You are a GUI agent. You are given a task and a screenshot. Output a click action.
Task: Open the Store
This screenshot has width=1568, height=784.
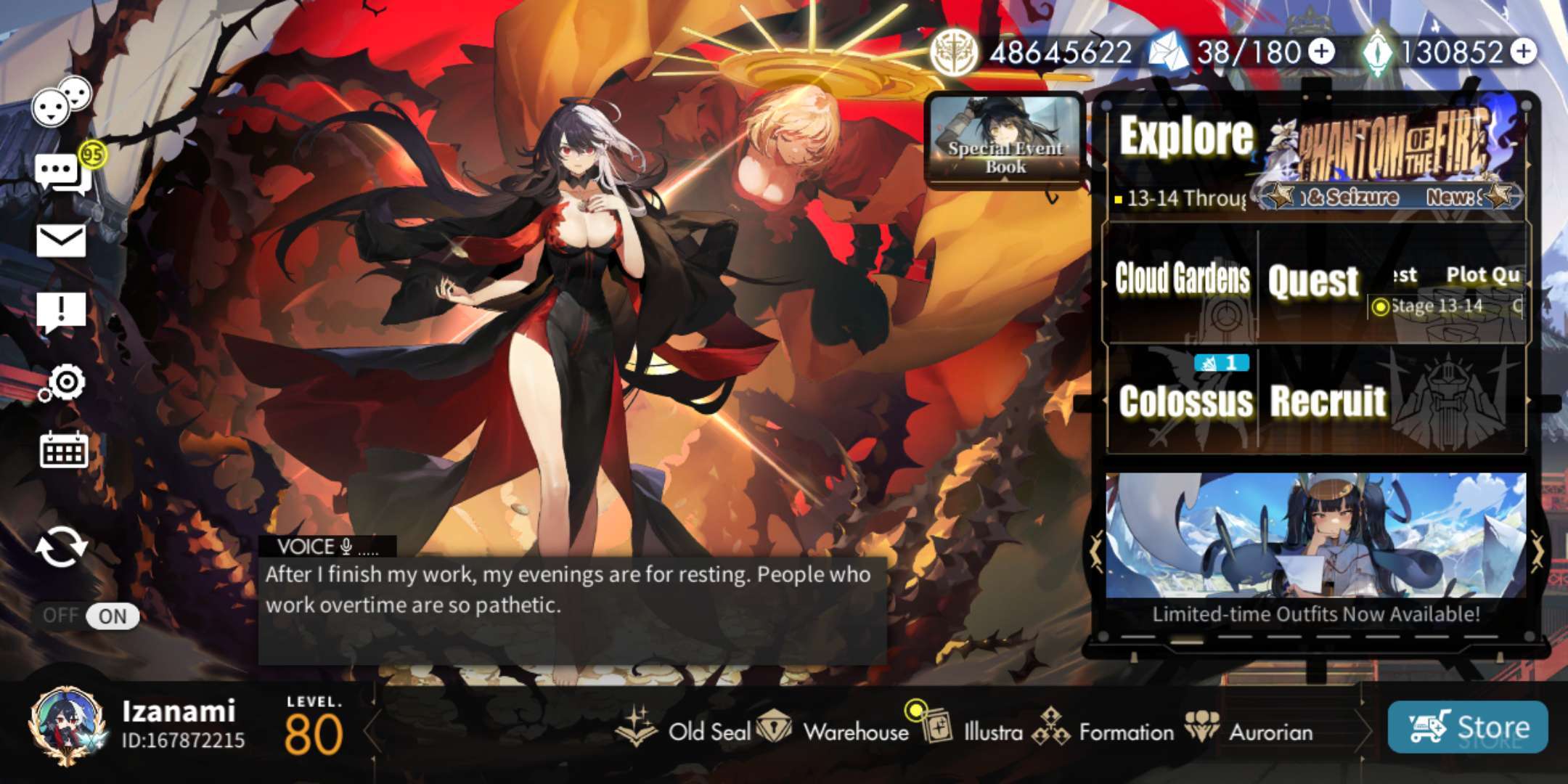point(1468,727)
